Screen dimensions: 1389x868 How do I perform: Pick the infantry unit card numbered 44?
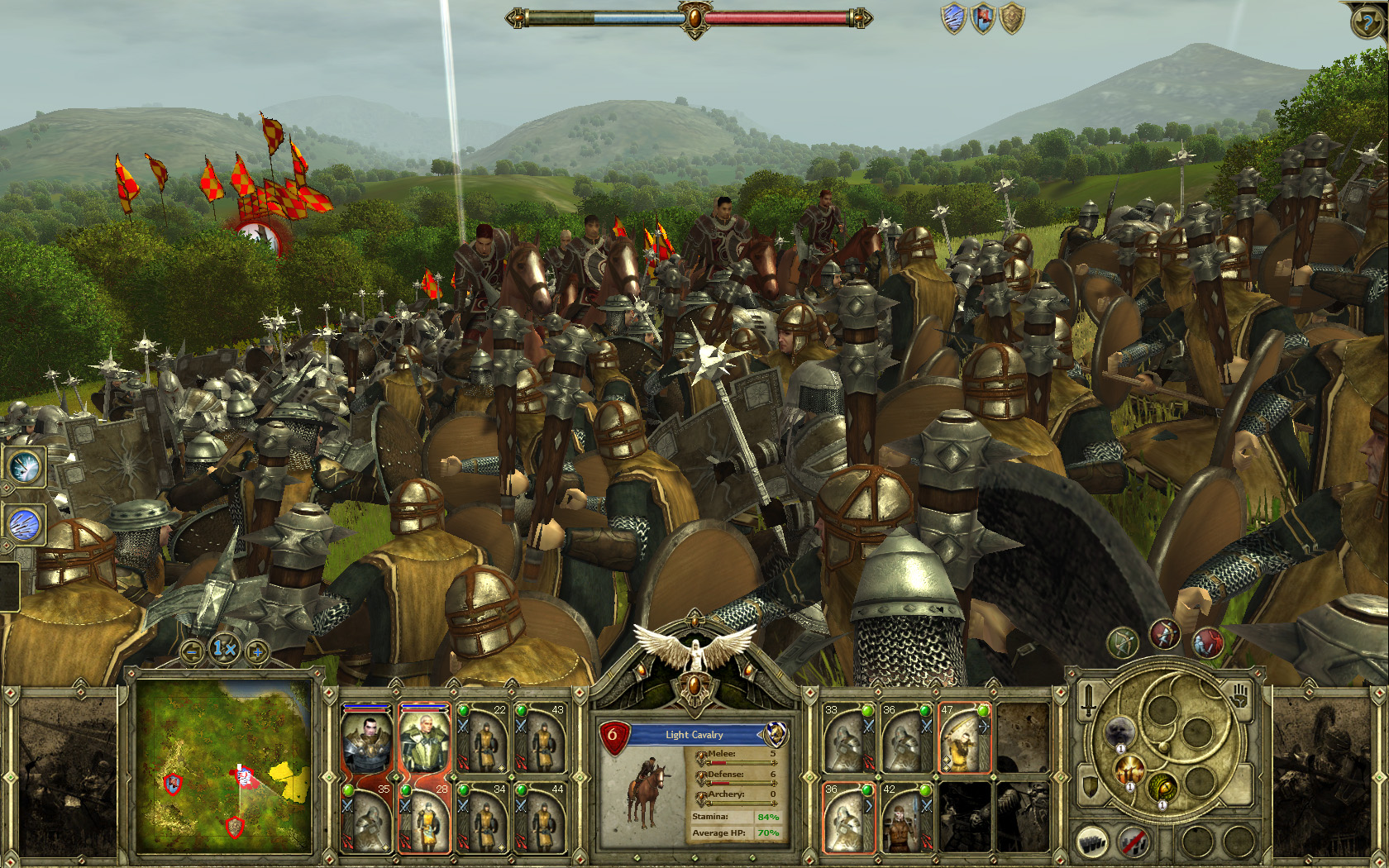click(541, 818)
